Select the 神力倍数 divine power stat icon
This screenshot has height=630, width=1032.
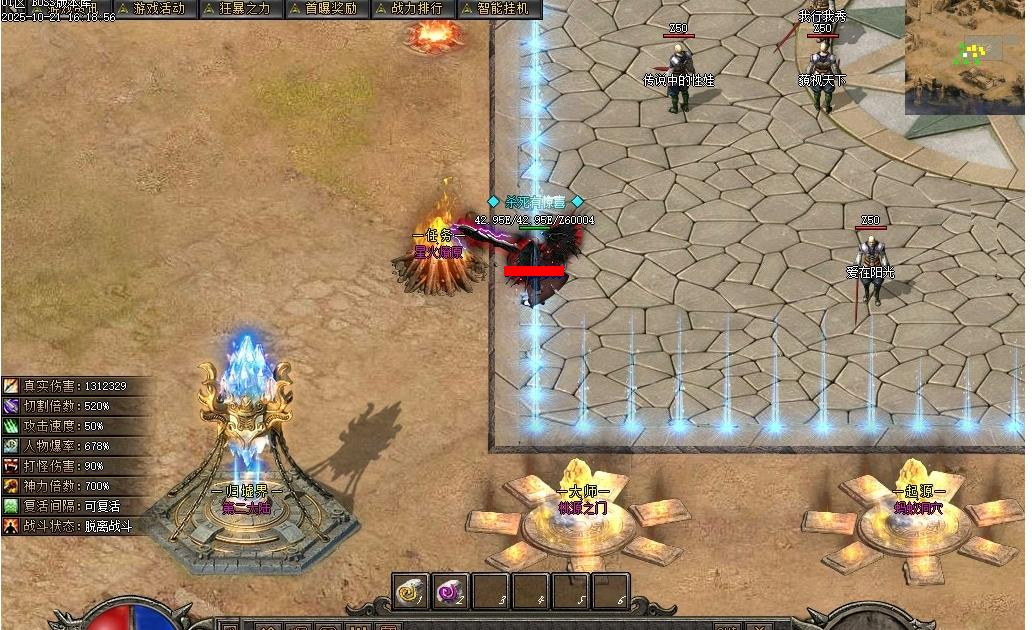(x=11, y=486)
